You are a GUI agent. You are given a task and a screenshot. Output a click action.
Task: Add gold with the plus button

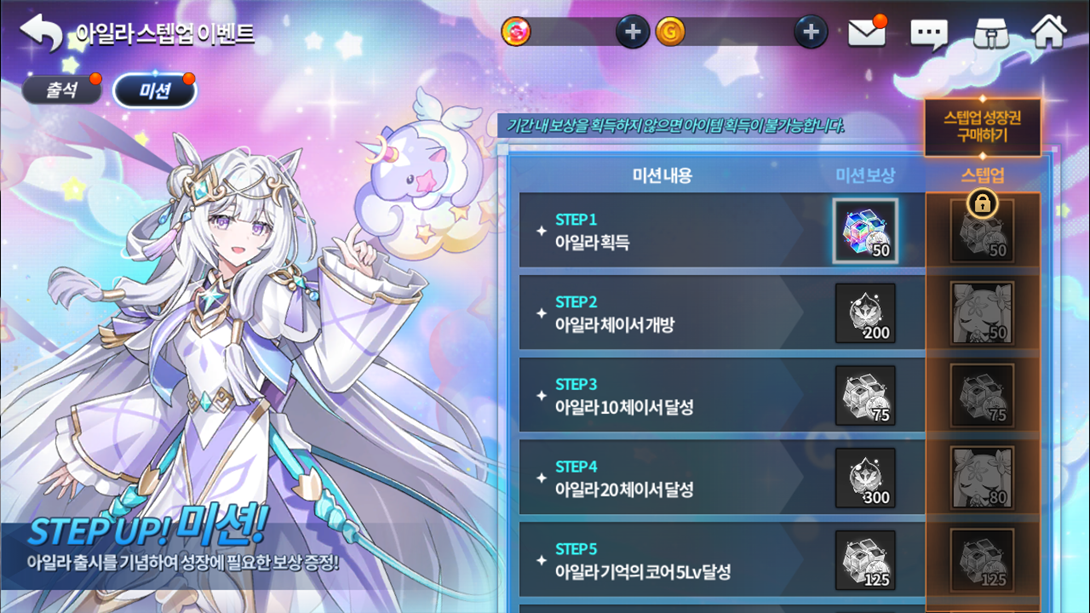pyautogui.click(x=810, y=32)
